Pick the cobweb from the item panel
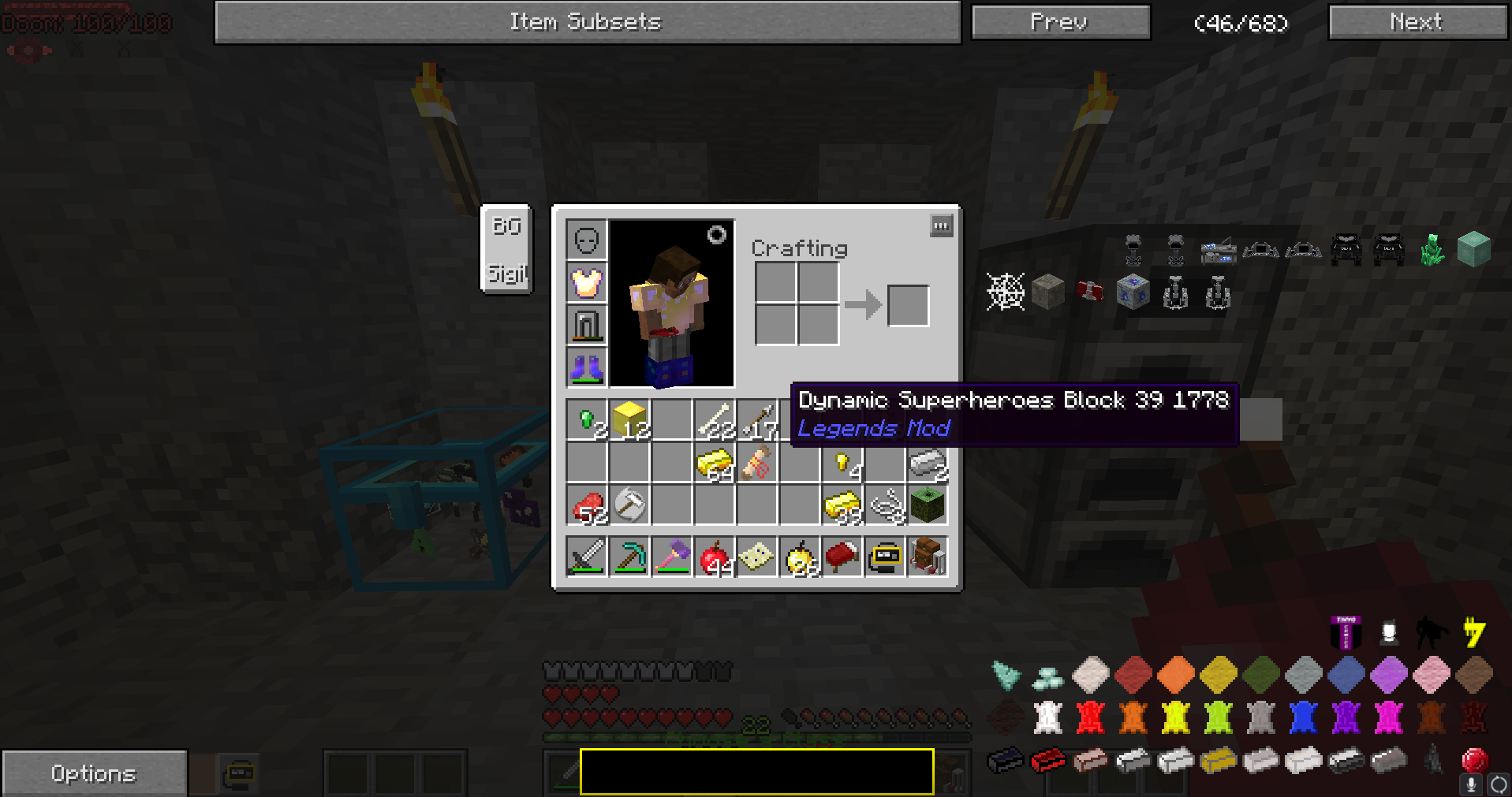This screenshot has width=1512, height=797. coord(1006,291)
